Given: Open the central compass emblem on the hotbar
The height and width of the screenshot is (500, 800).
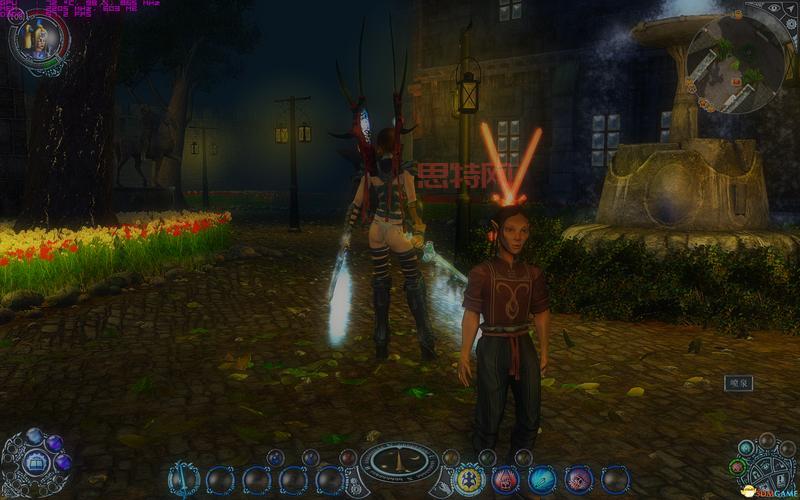Looking at the screenshot, I should coord(399,462).
